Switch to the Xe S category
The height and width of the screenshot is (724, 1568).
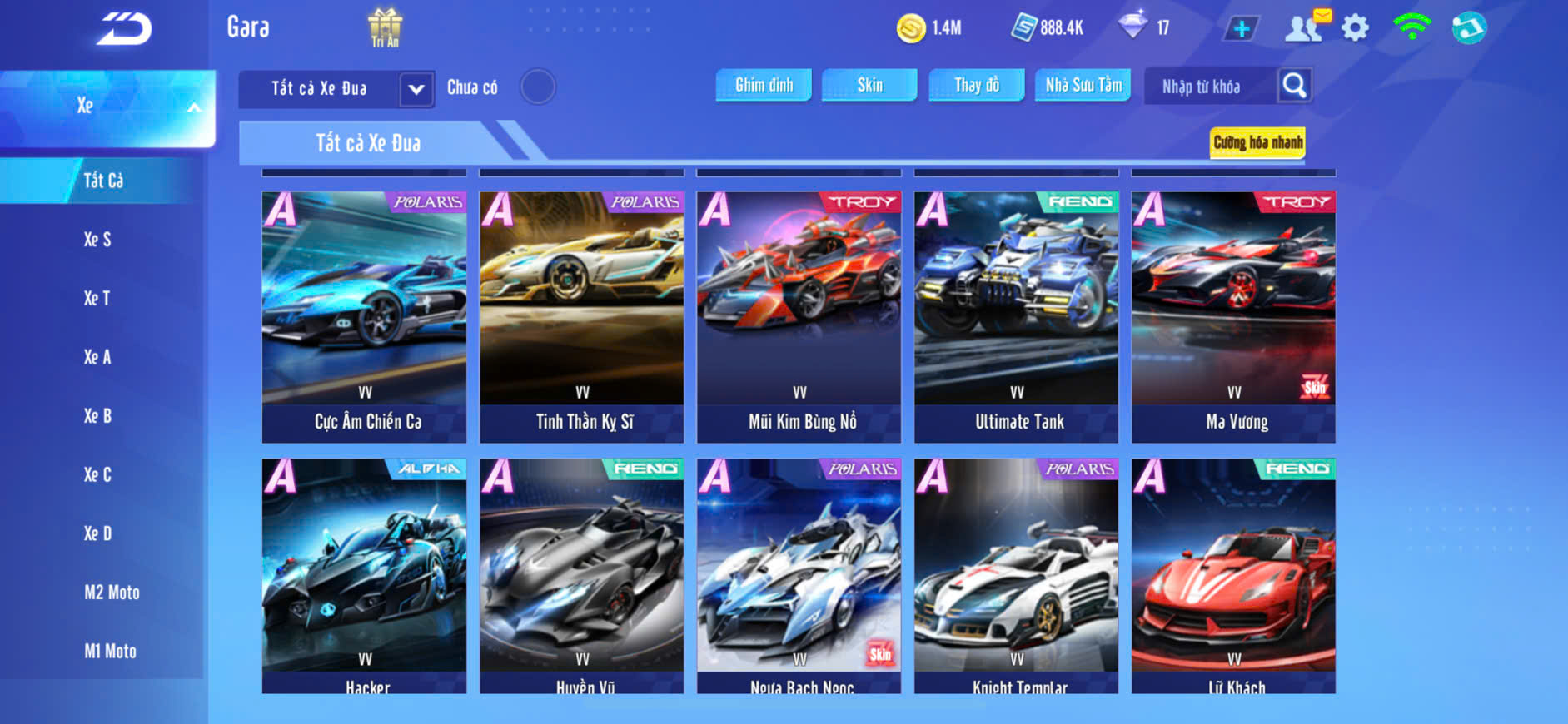[97, 240]
